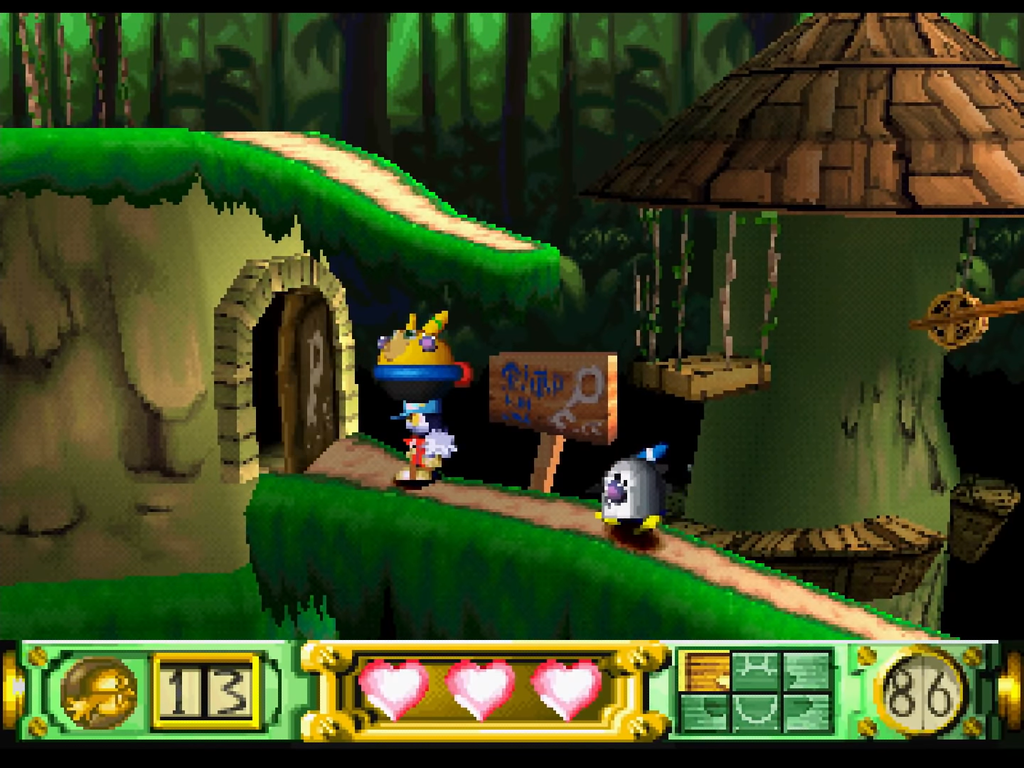Select the filled gold tile in the rescue grid

[x=704, y=671]
